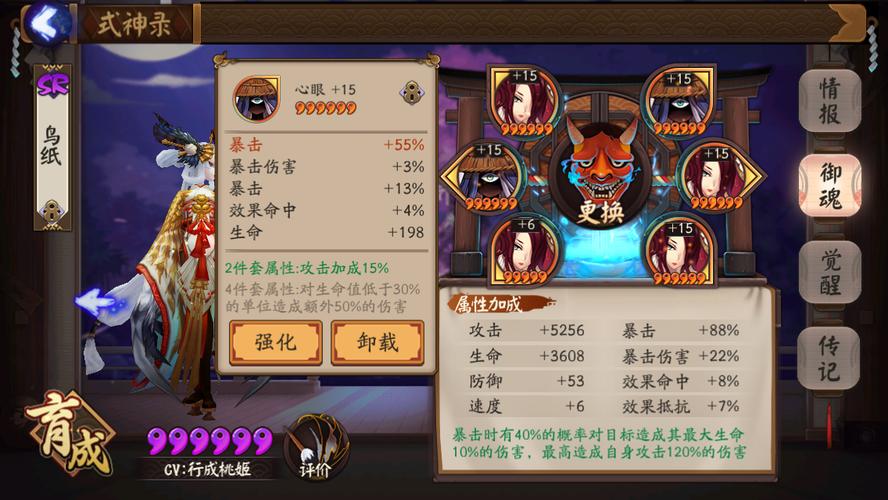Open the 觉醒 awakening tab
Image resolution: width=888 pixels, height=500 pixels.
[x=829, y=272]
